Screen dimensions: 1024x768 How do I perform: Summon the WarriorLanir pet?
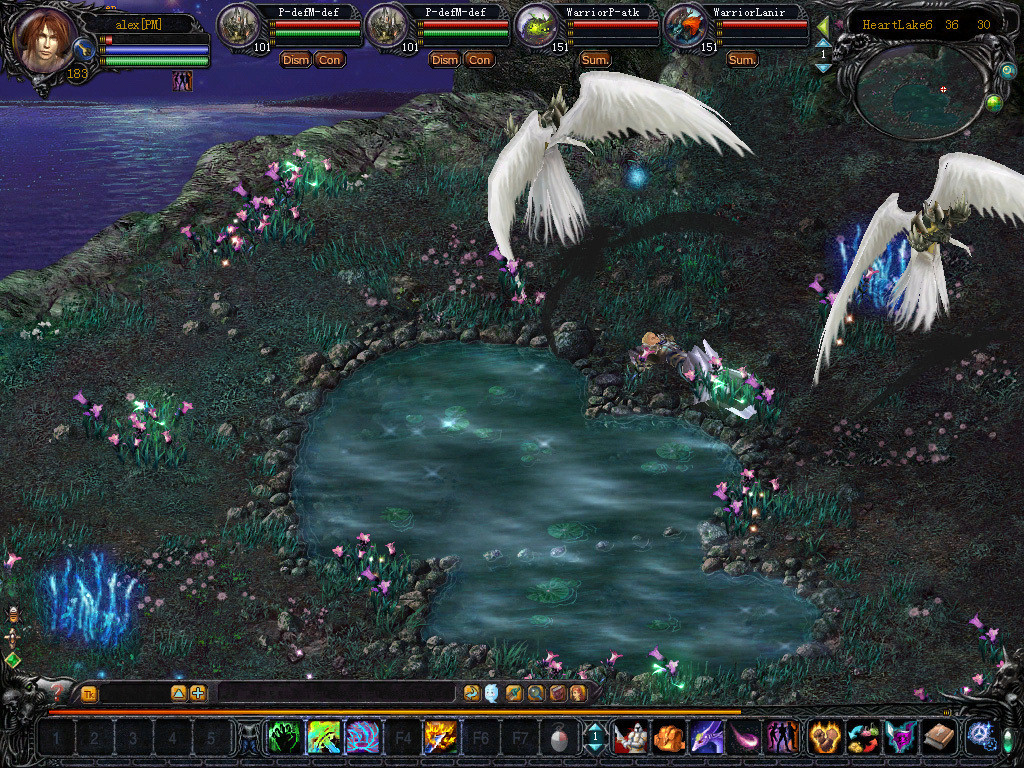pyautogui.click(x=742, y=60)
